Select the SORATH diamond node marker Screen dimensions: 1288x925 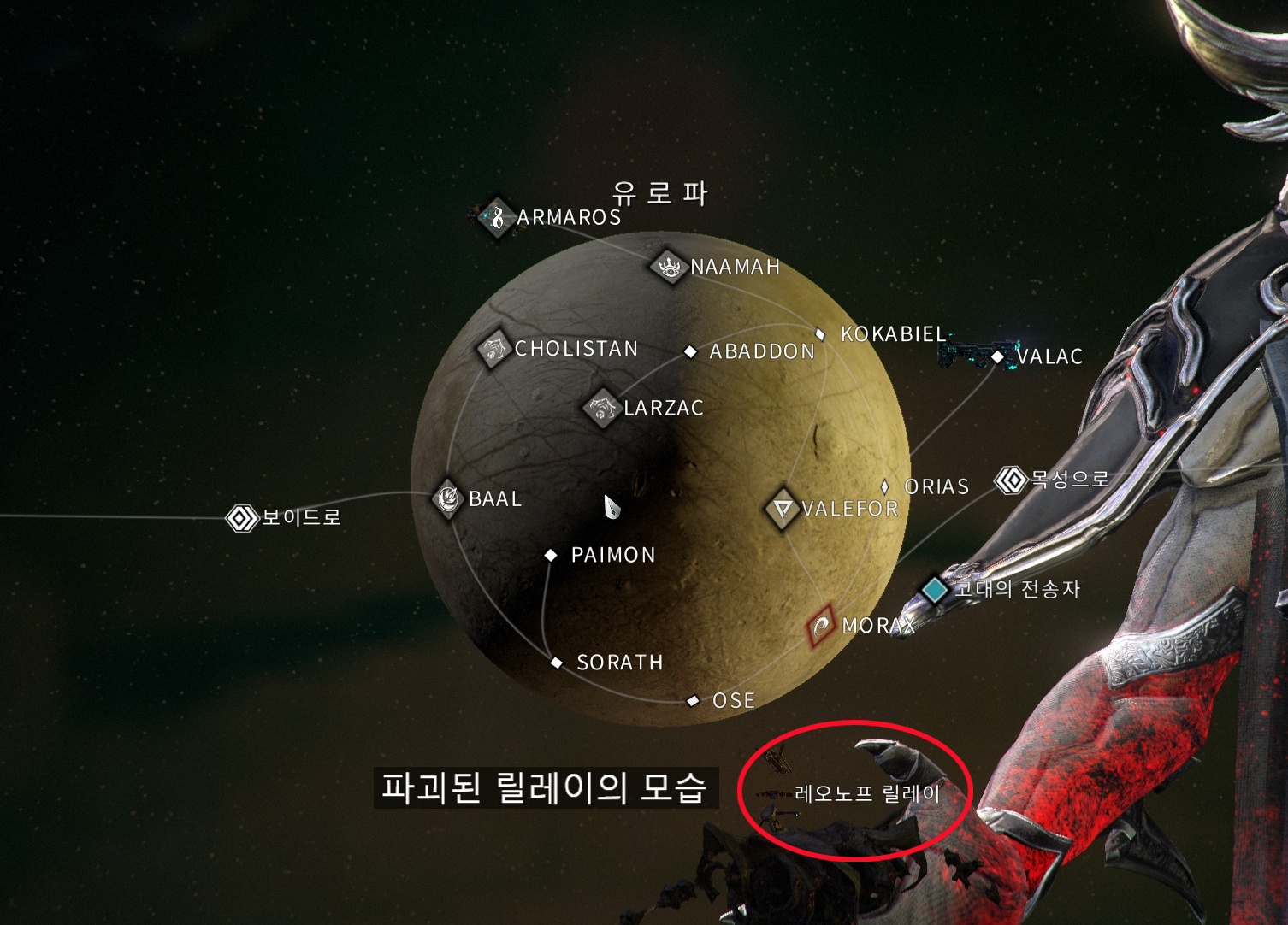(555, 663)
